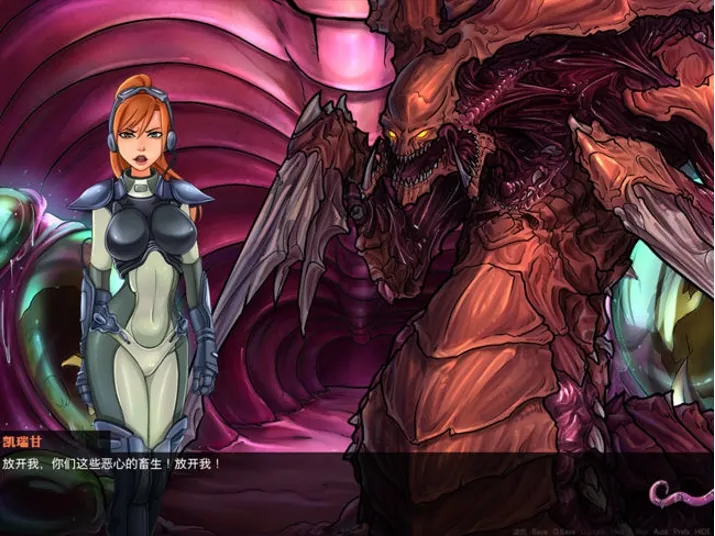Image resolution: width=715 pixels, height=536 pixels.
Task: Hide the dialogue box with HIDE
Action: click(702, 531)
